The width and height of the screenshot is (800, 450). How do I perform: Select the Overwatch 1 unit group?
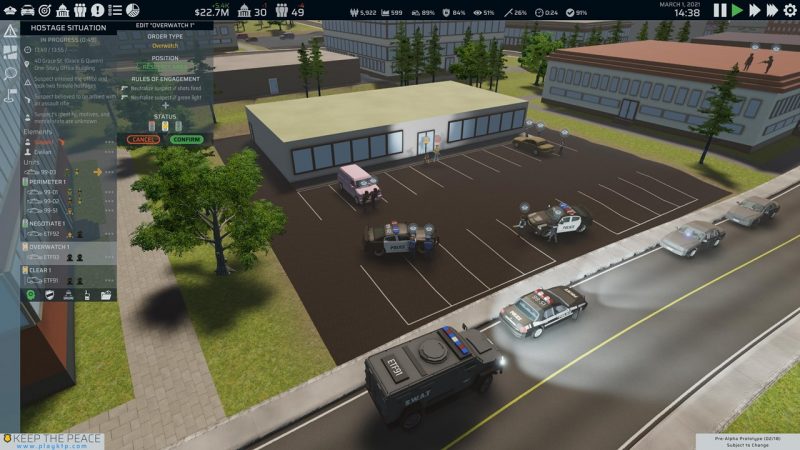coord(50,245)
